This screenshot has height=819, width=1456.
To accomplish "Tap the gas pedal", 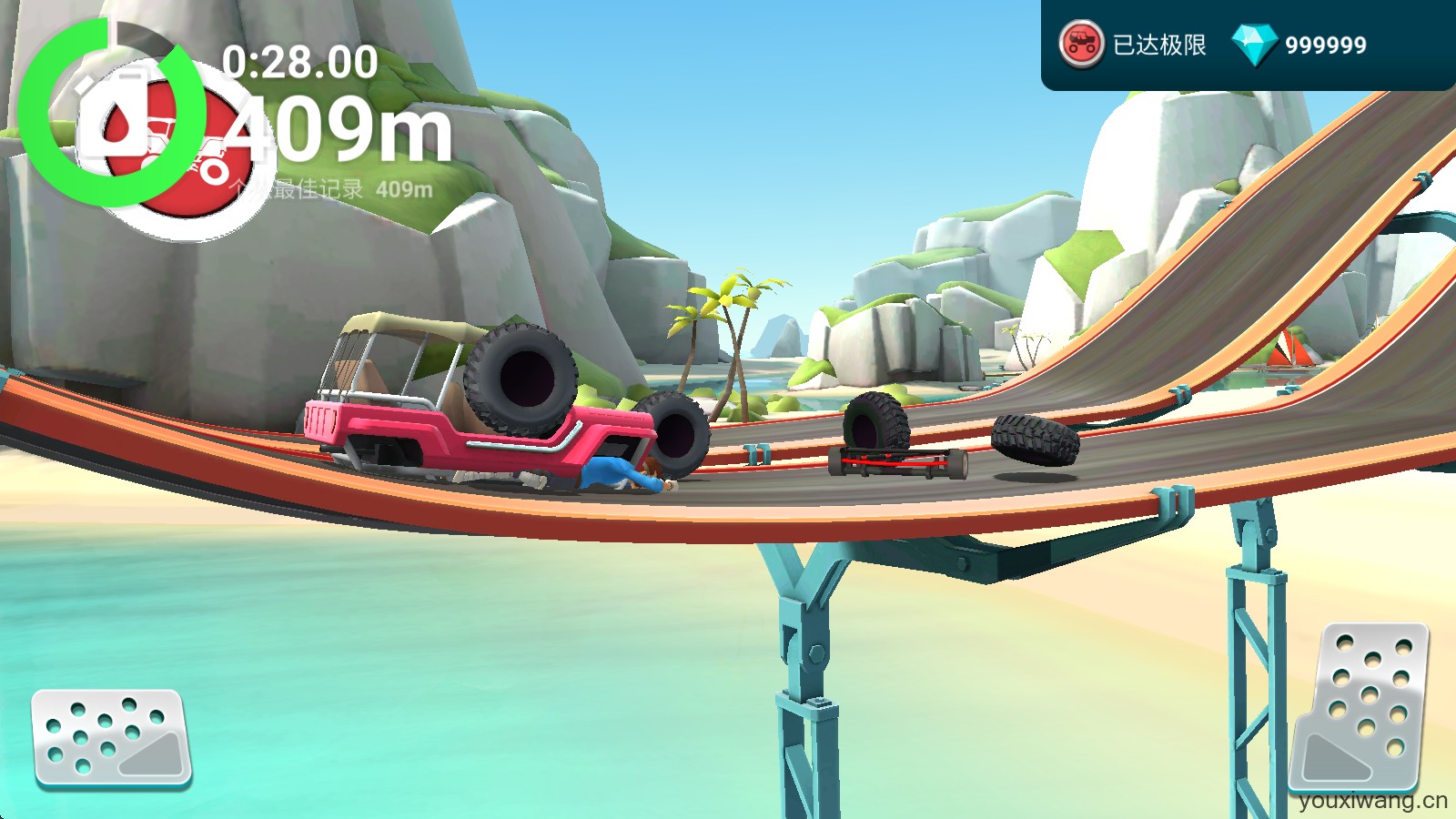I will pos(1360,706).
